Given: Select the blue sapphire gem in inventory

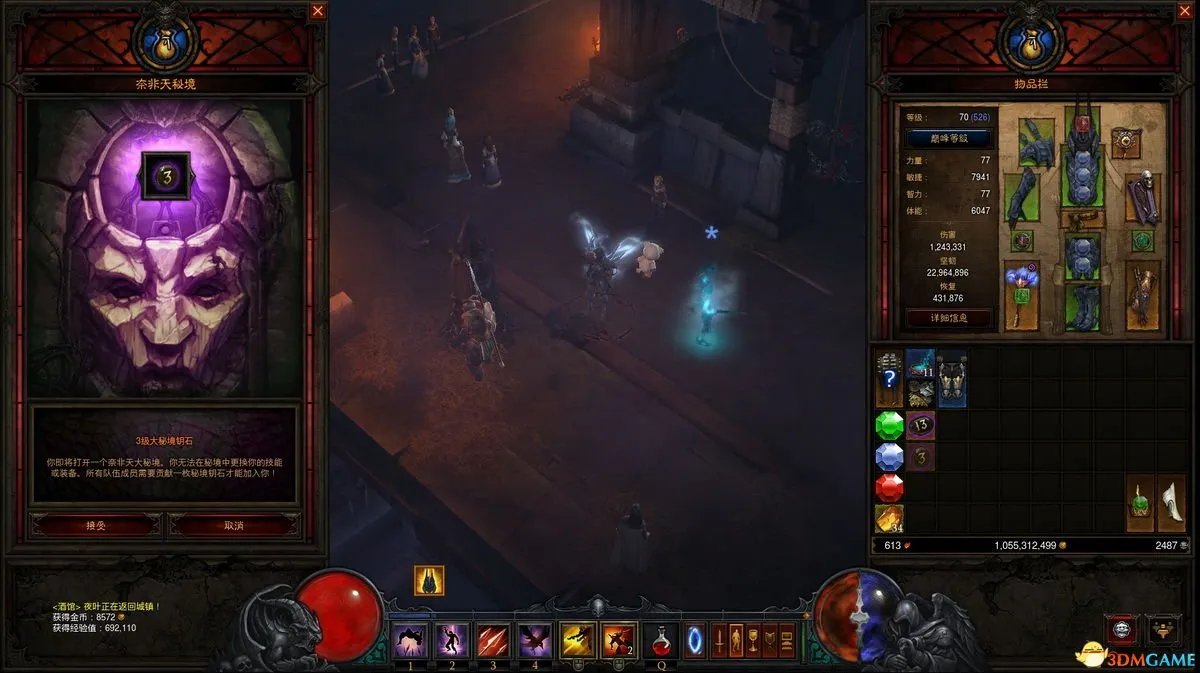Looking at the screenshot, I should [889, 457].
